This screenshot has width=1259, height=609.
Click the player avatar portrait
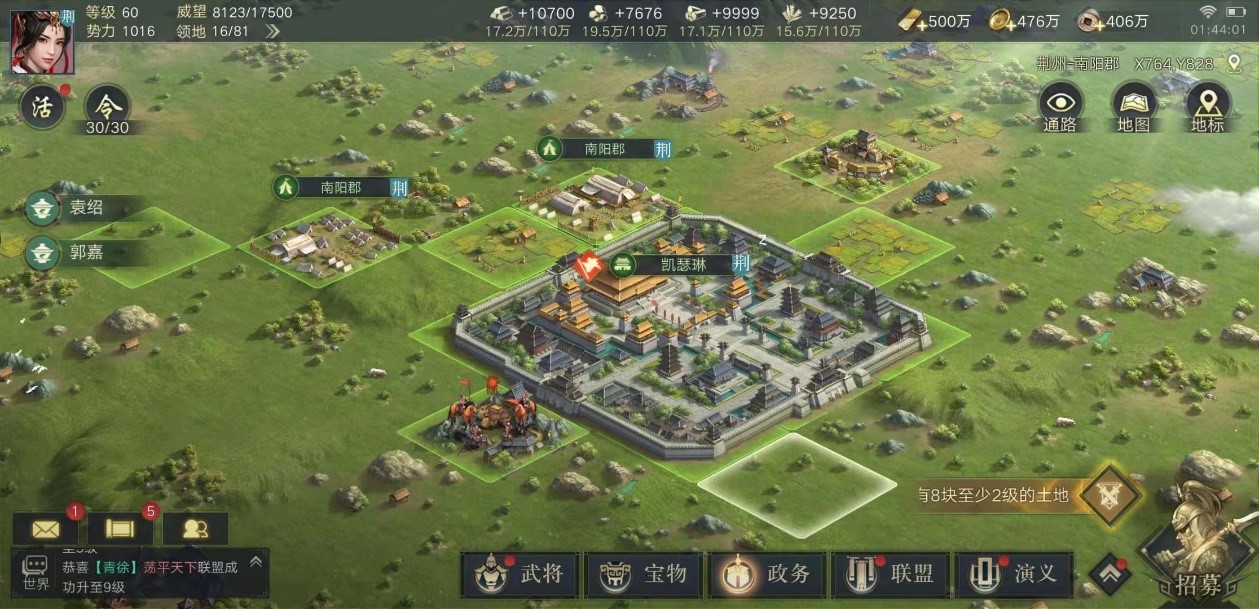point(36,42)
